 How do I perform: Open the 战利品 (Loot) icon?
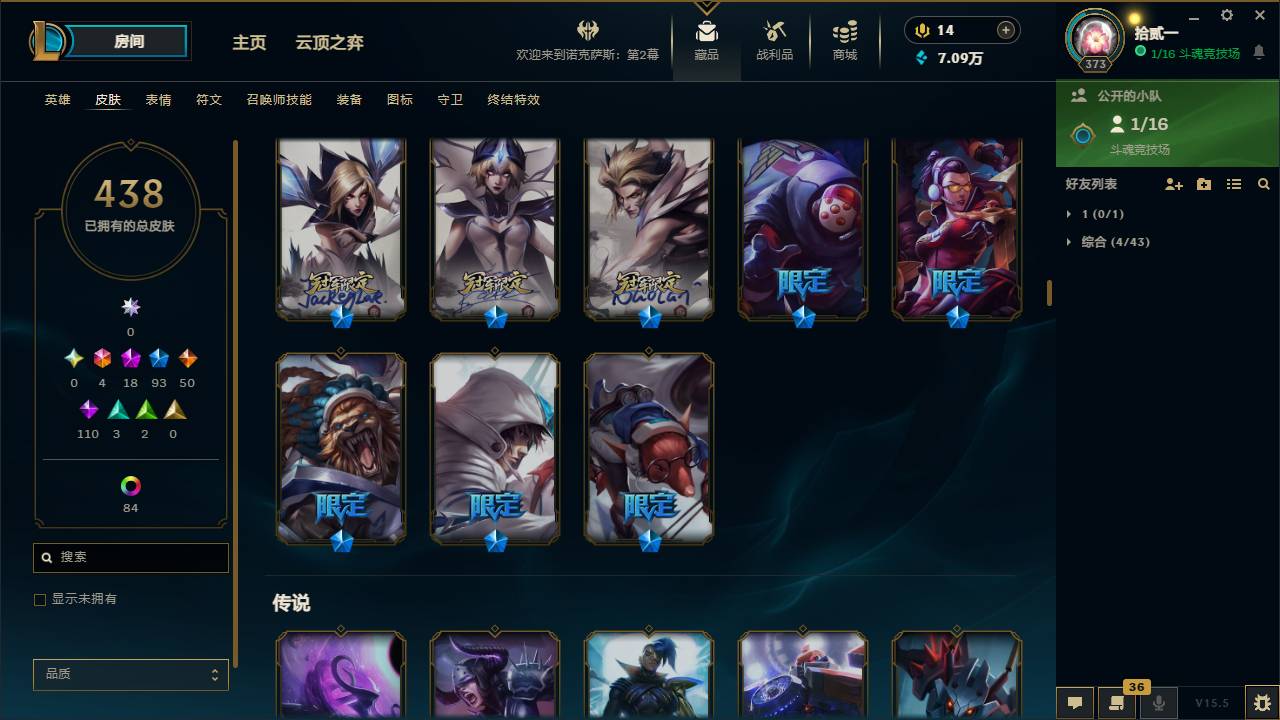click(x=775, y=40)
